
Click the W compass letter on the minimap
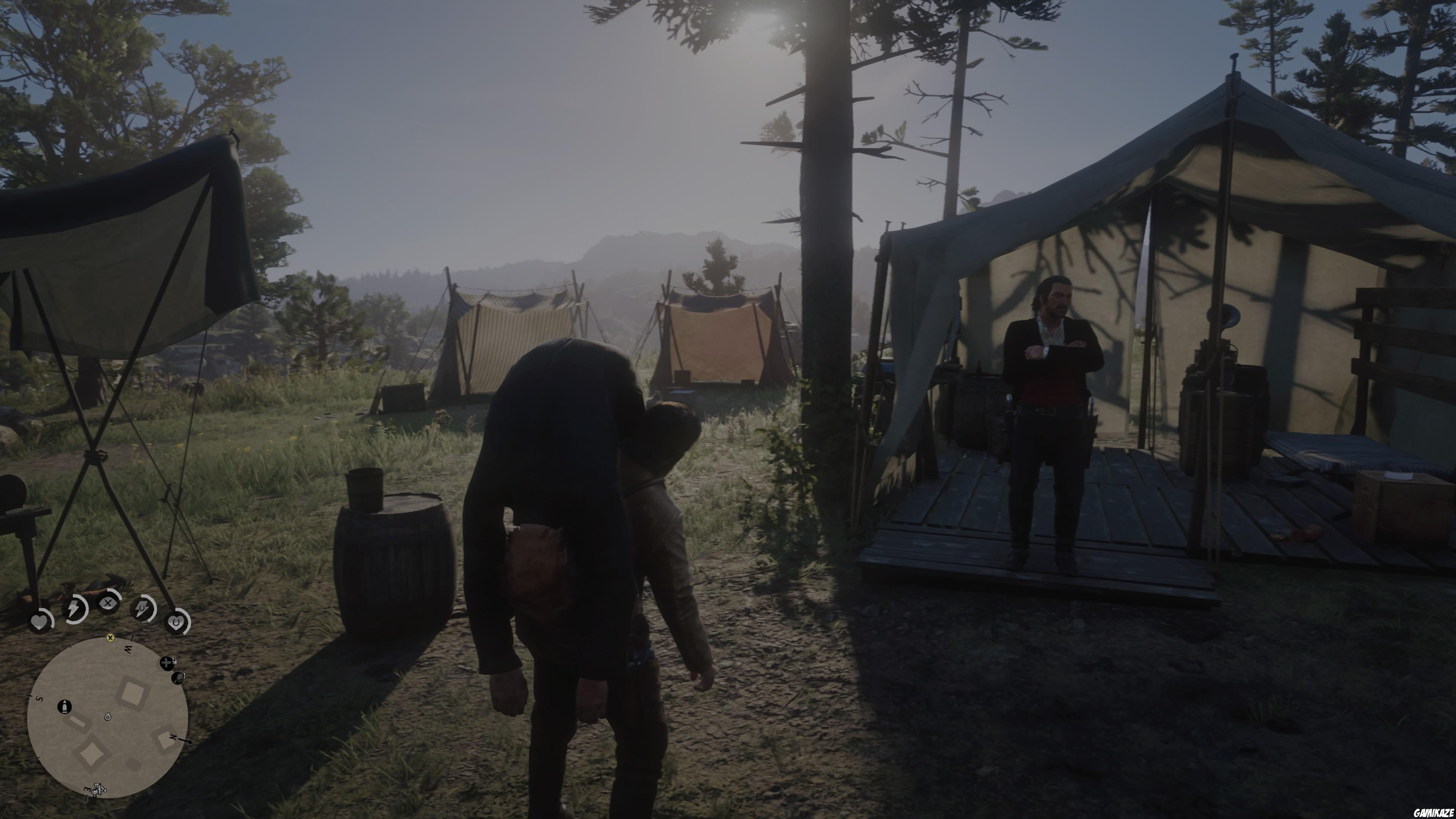point(128,649)
